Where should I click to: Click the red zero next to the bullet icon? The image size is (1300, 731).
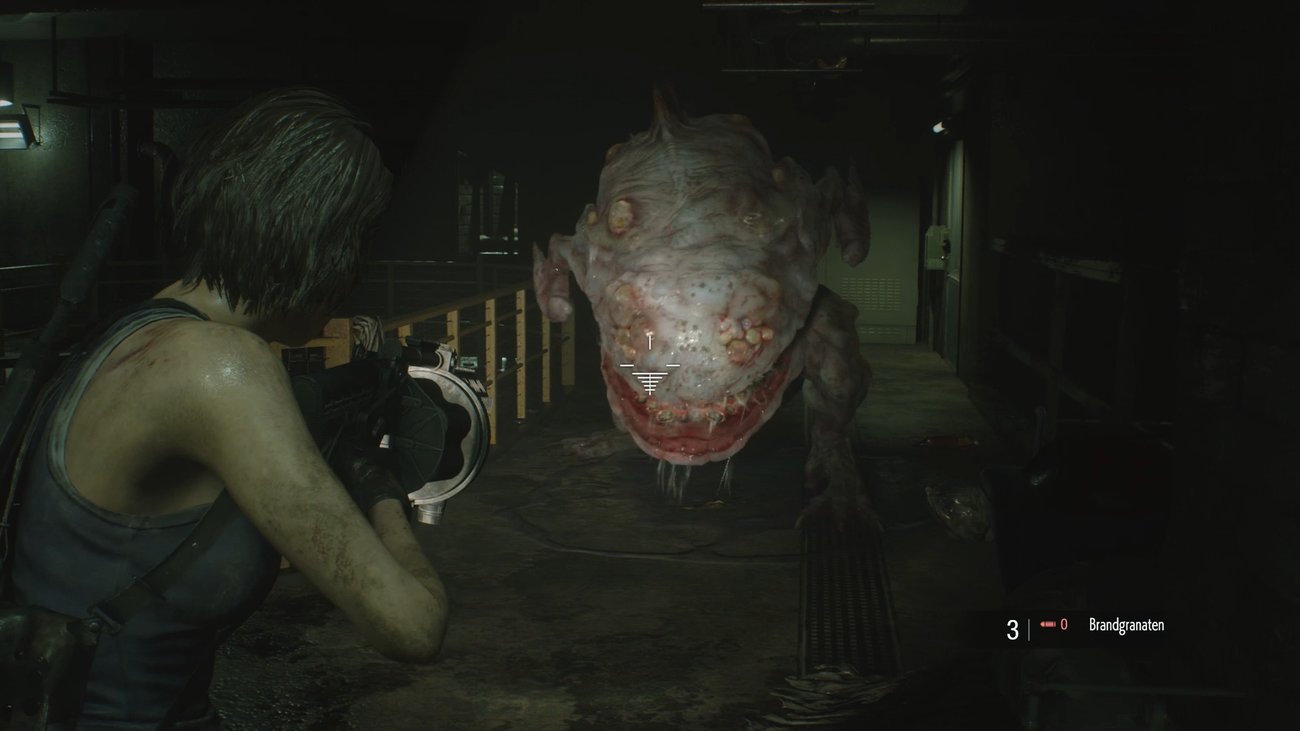click(x=1064, y=624)
